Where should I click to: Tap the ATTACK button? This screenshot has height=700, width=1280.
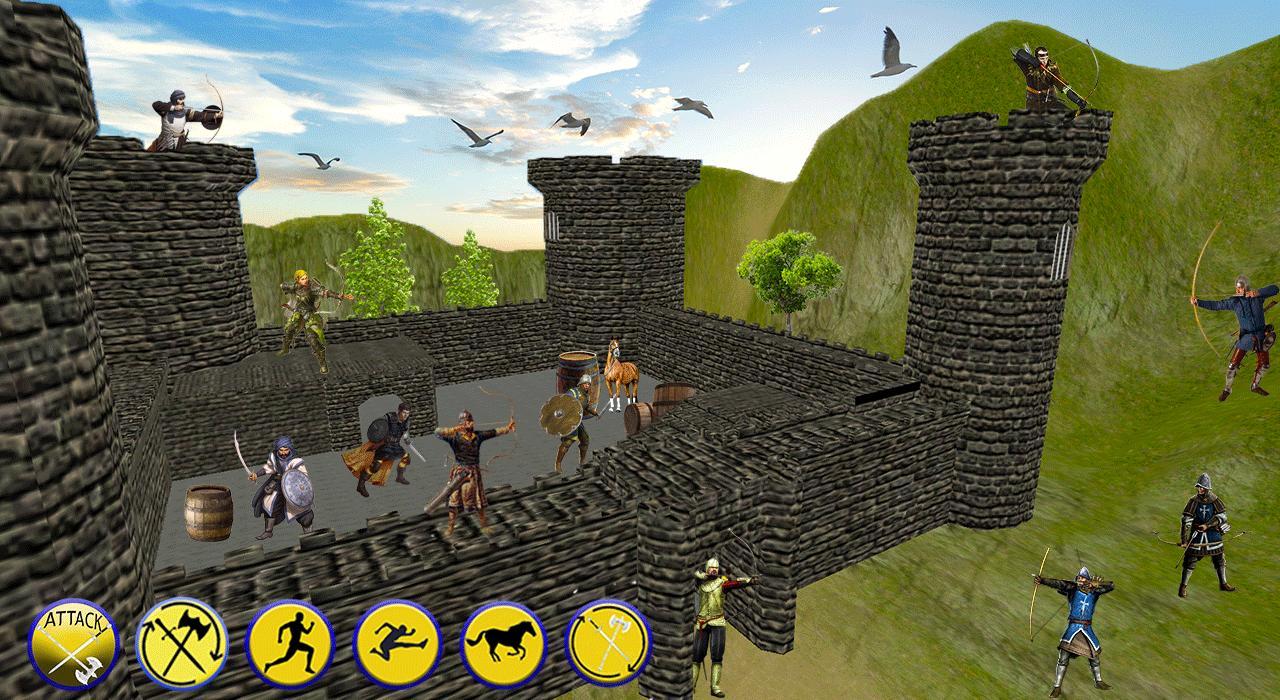pyautogui.click(x=73, y=643)
